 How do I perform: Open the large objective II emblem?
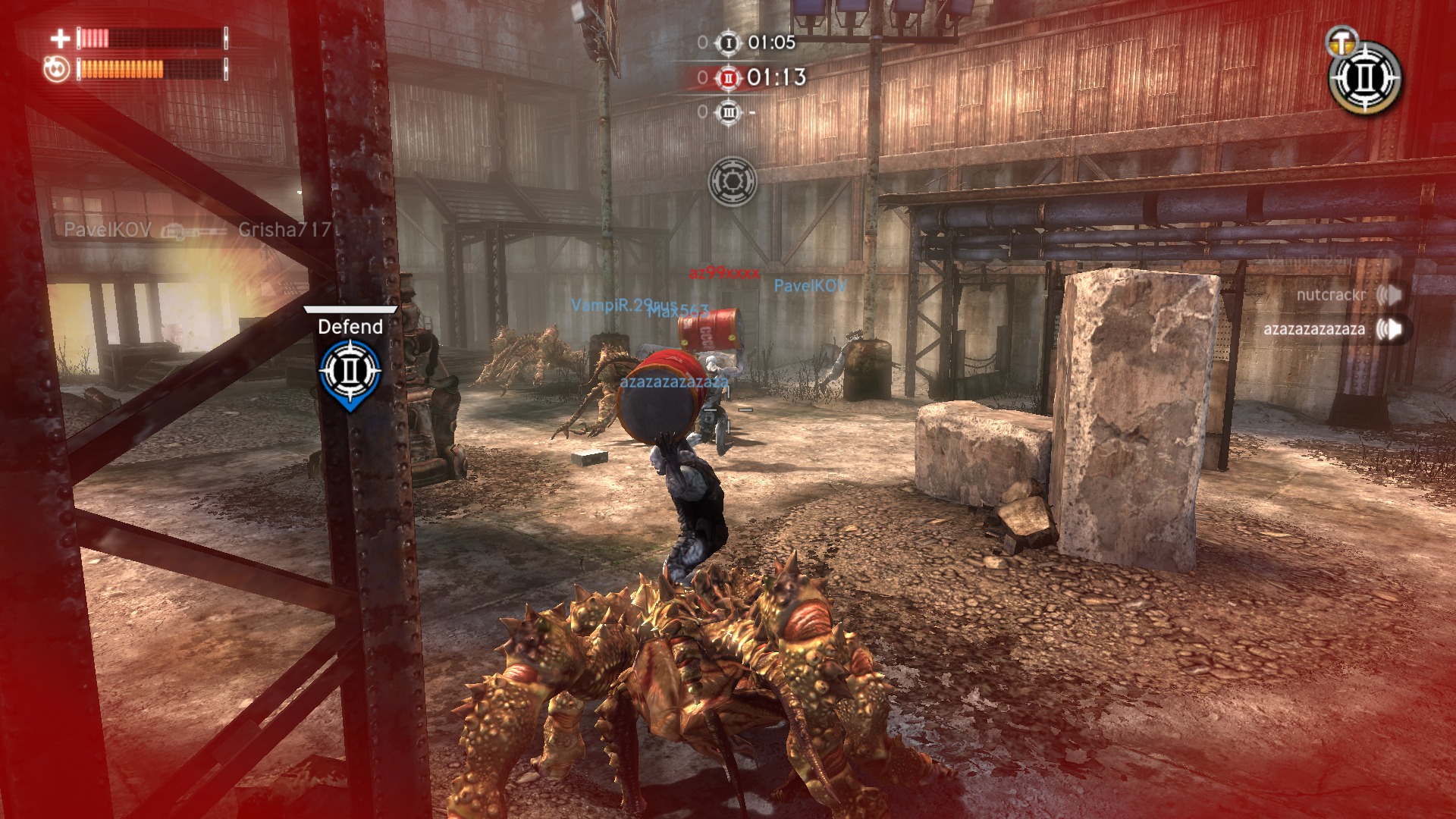(1365, 78)
